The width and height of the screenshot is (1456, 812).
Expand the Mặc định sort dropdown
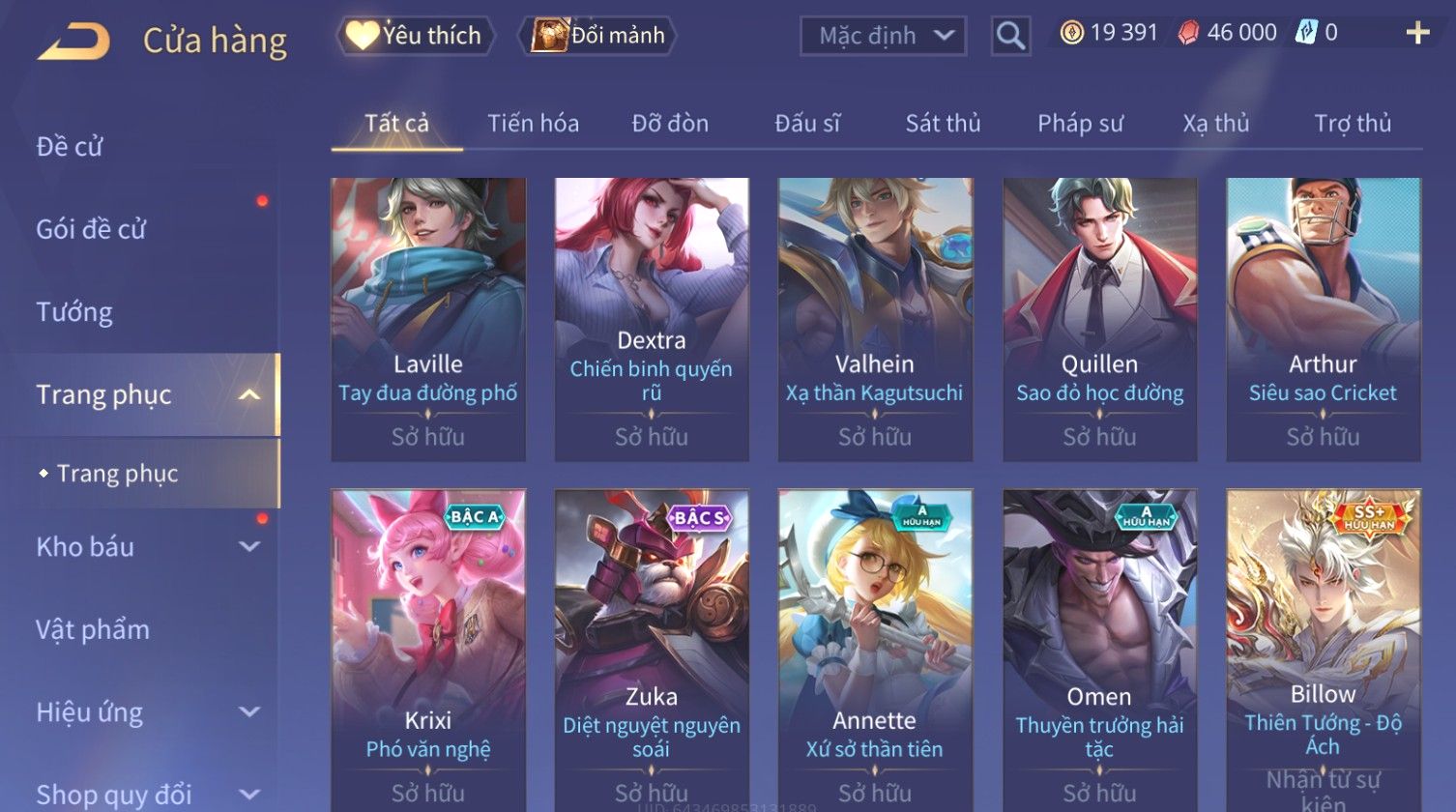pyautogui.click(x=883, y=37)
